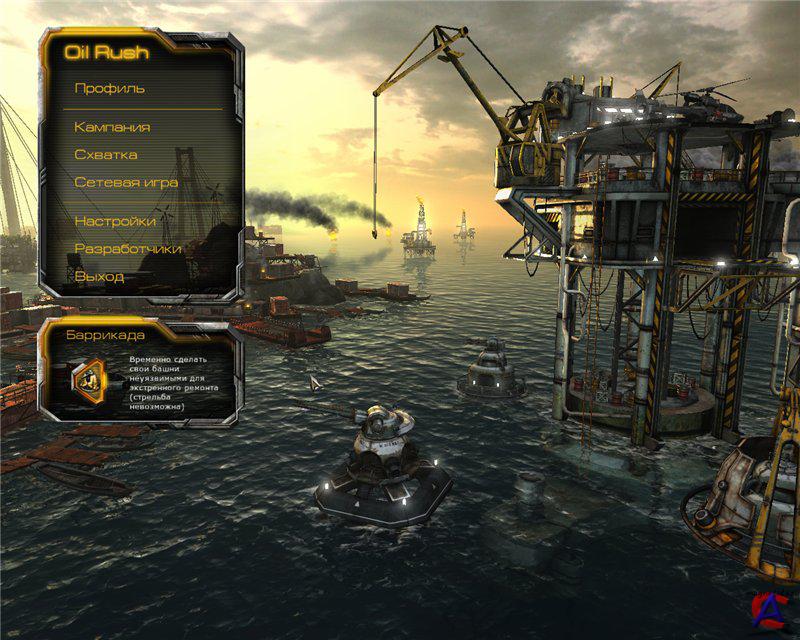Click the Баррикада ability icon

[x=87, y=378]
